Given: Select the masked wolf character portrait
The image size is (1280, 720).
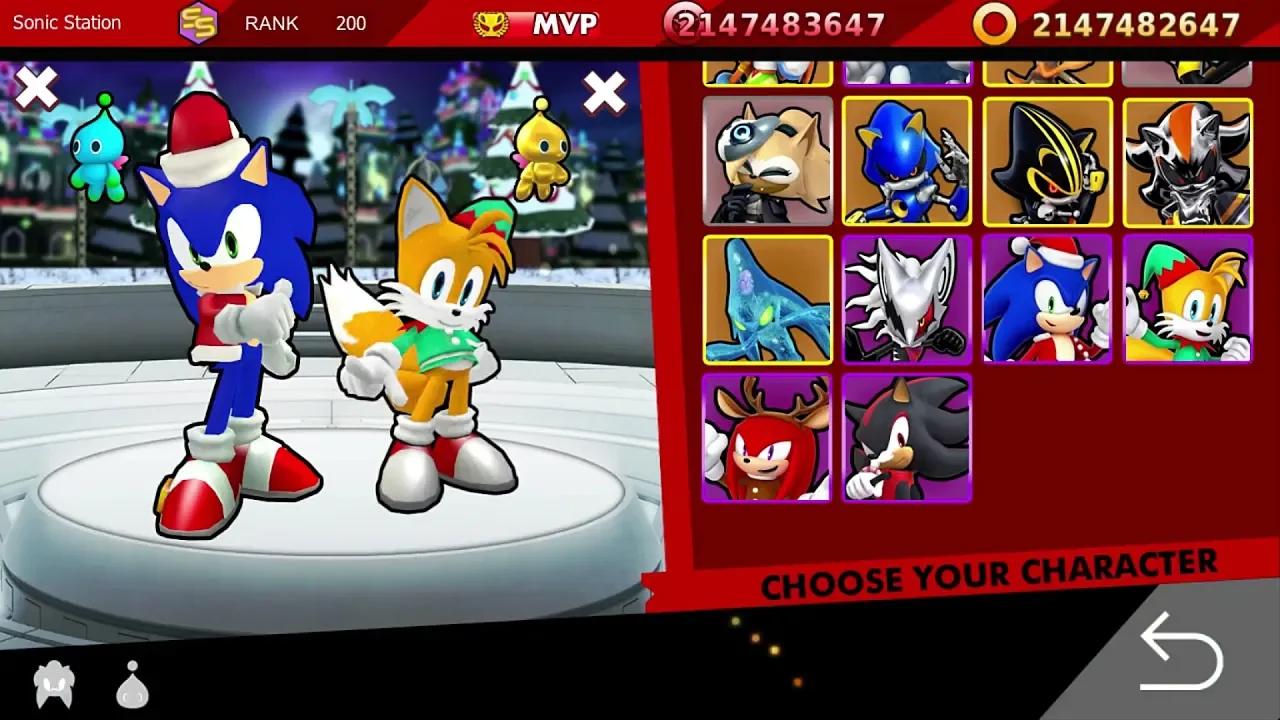Looking at the screenshot, I should (x=767, y=162).
